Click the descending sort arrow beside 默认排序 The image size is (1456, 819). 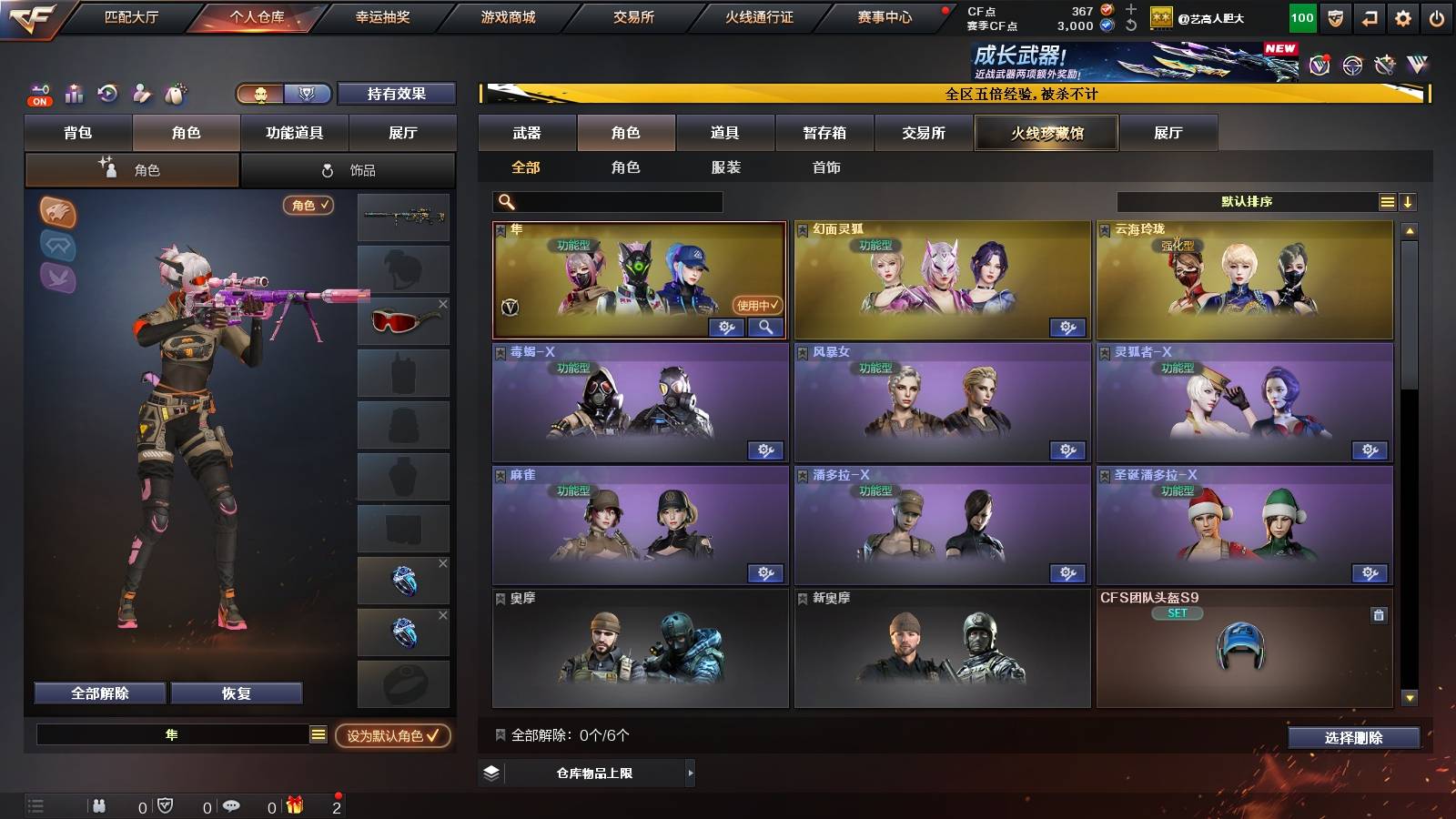click(x=1409, y=202)
